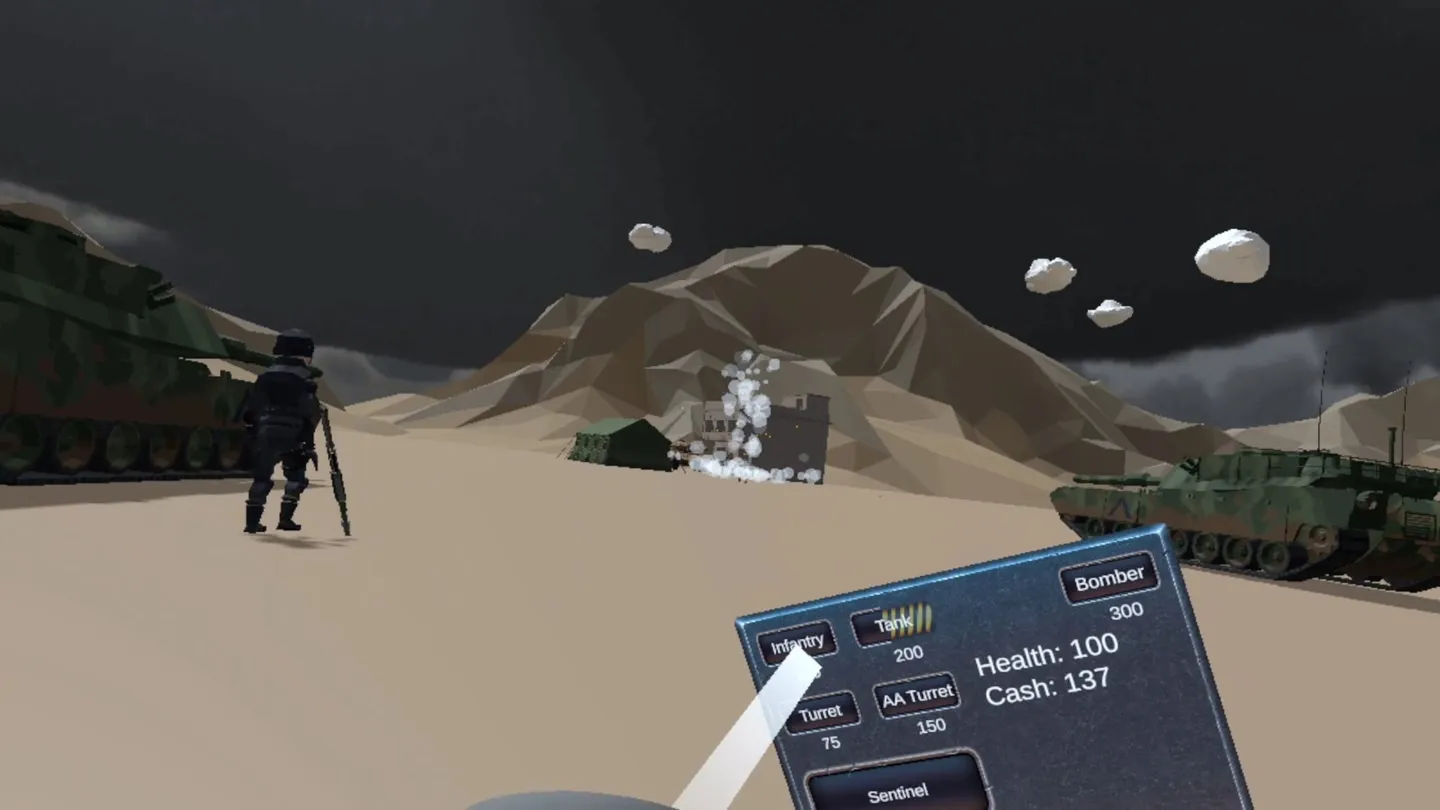The height and width of the screenshot is (810, 1440).
Task: Place a Turret for 75
Action: [x=821, y=713]
